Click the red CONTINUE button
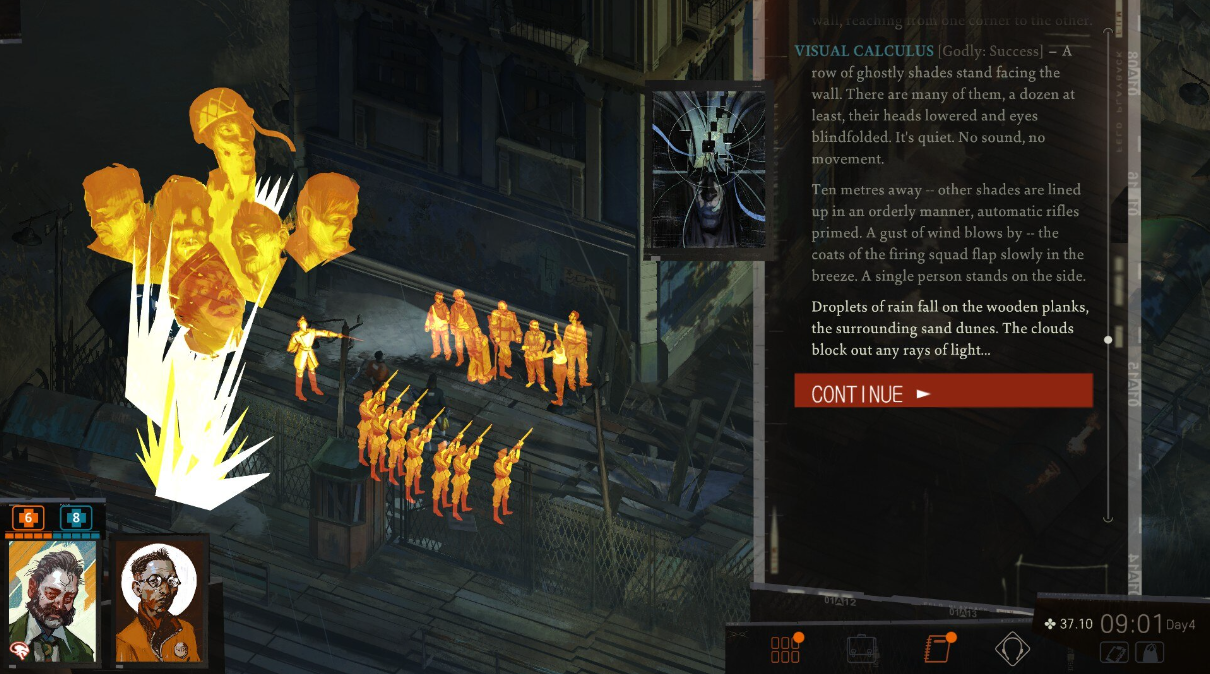This screenshot has height=674, width=1210. 943,391
